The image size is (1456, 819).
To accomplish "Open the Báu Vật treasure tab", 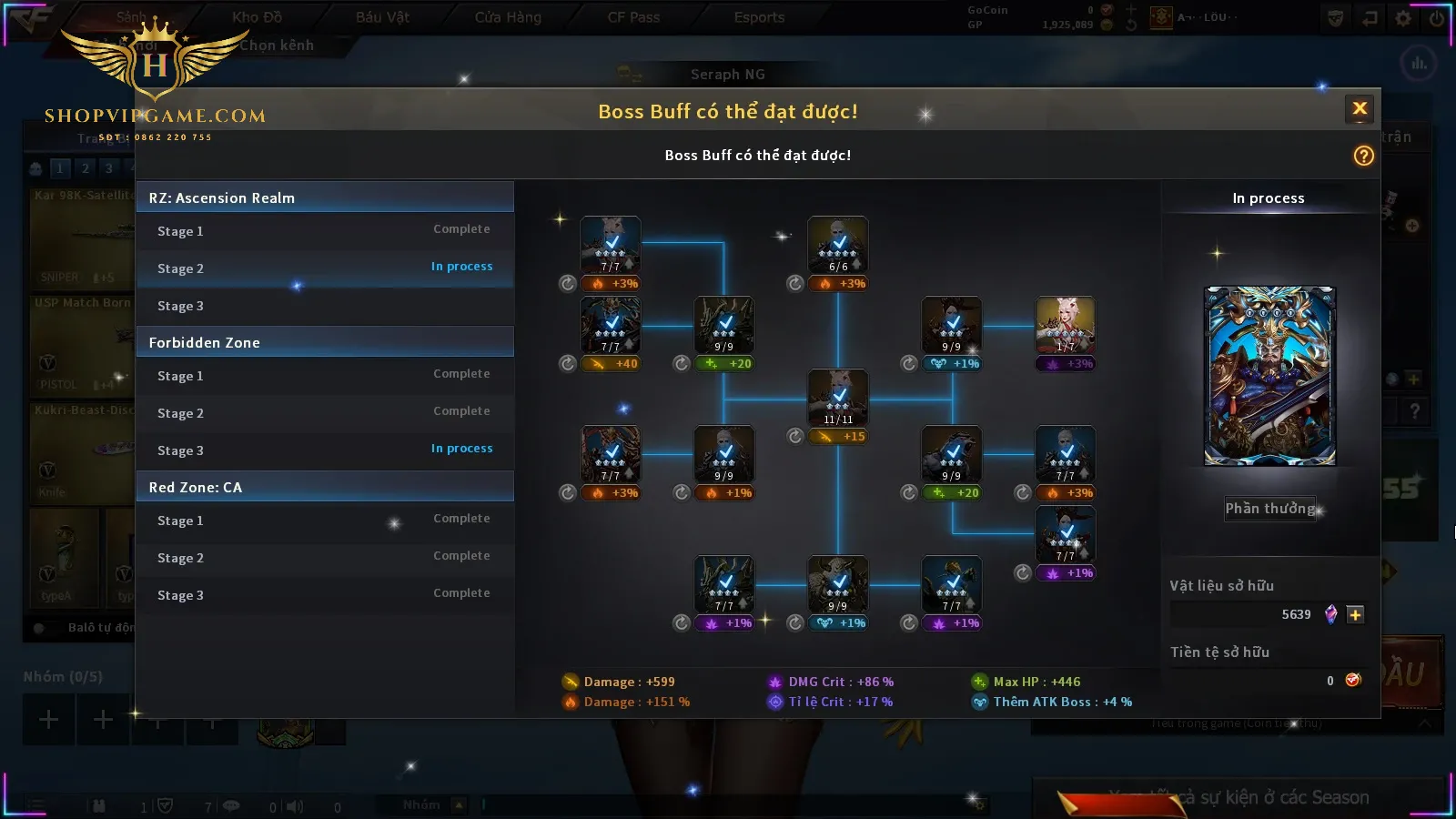I will point(382,17).
